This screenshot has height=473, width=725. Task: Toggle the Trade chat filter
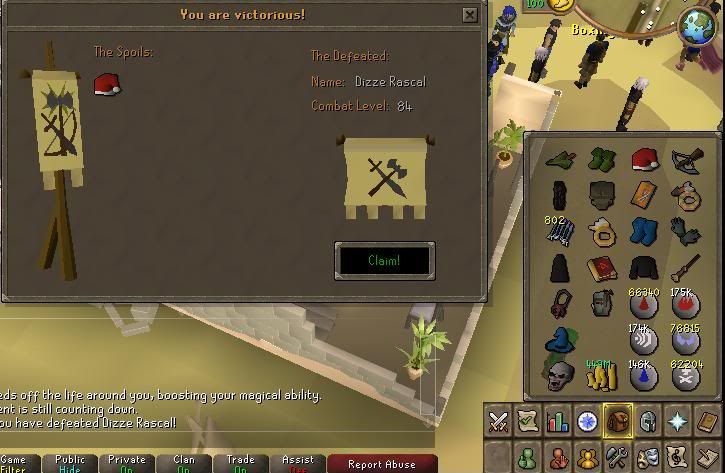coord(241,464)
